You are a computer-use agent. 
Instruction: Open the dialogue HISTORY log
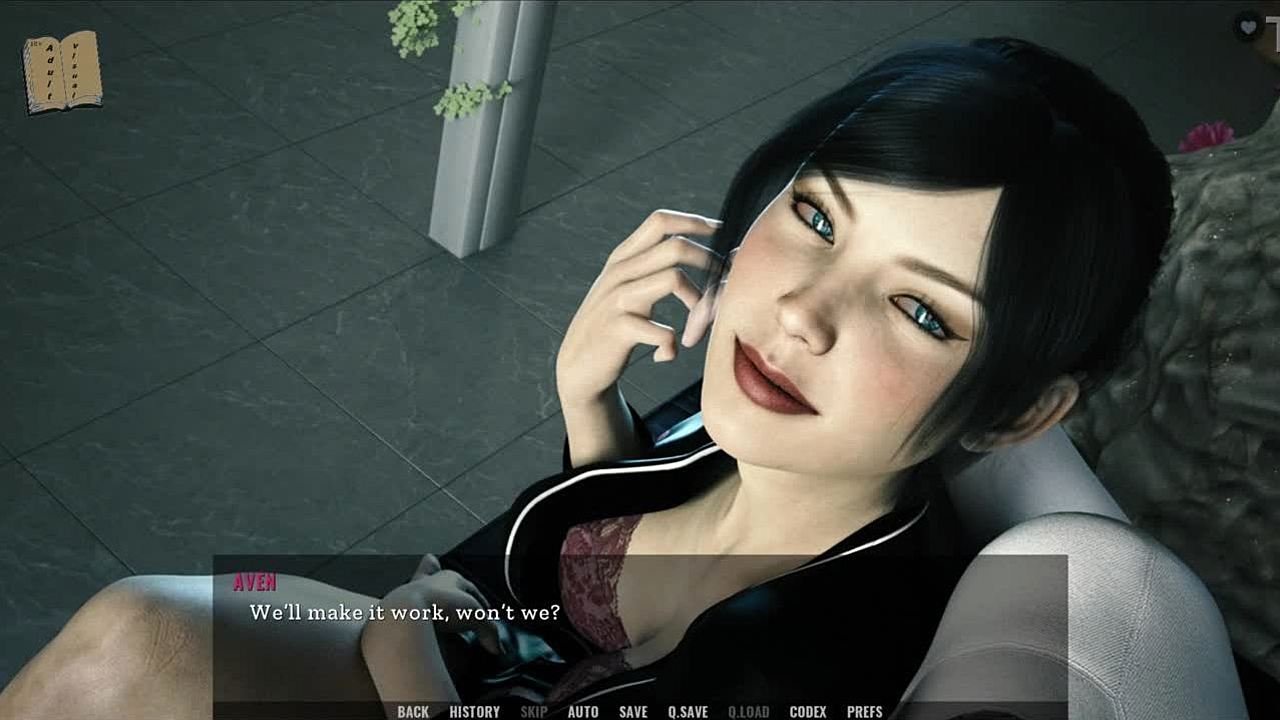(475, 712)
